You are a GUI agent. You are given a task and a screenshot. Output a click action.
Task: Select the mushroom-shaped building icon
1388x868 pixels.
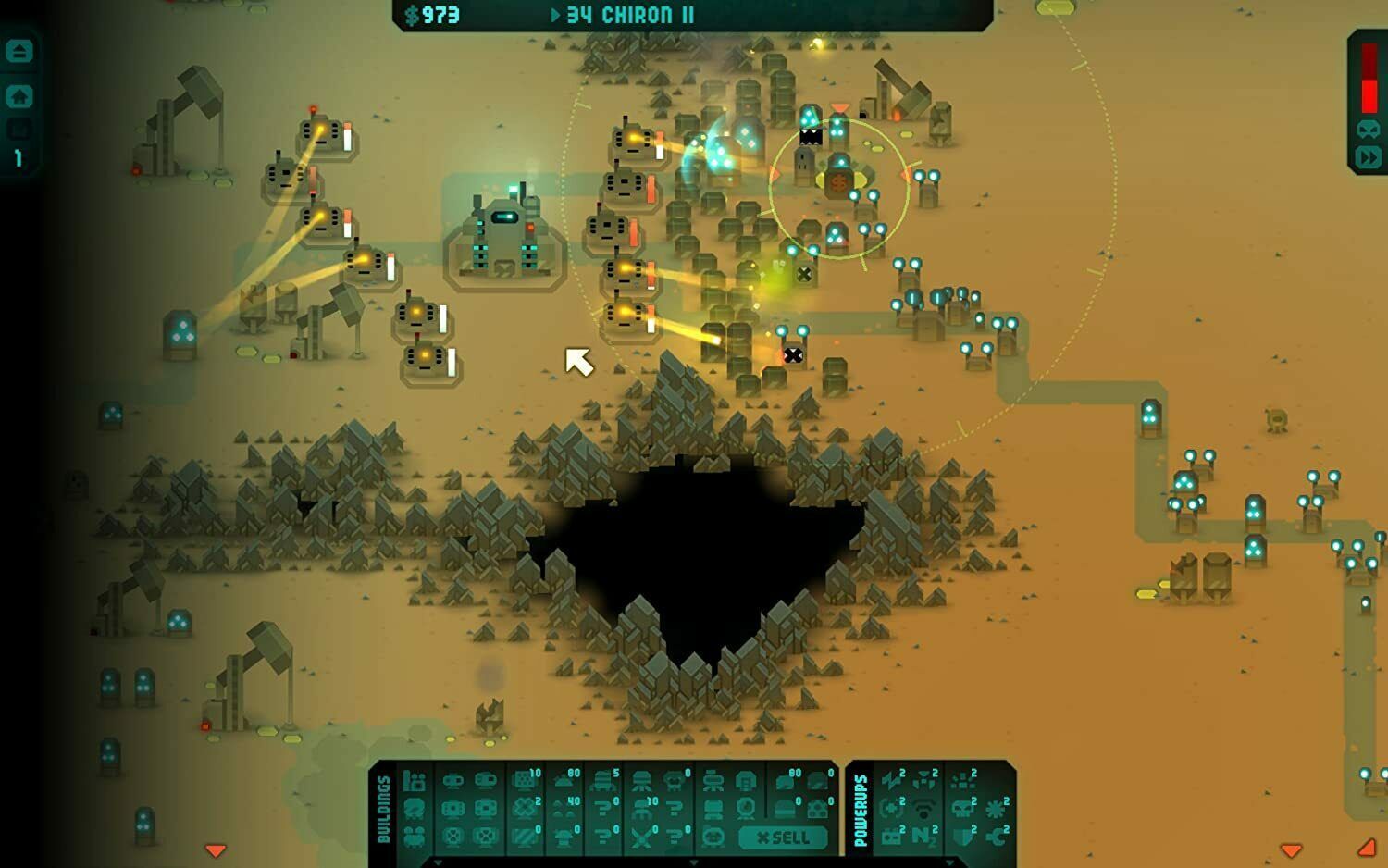tap(564, 837)
